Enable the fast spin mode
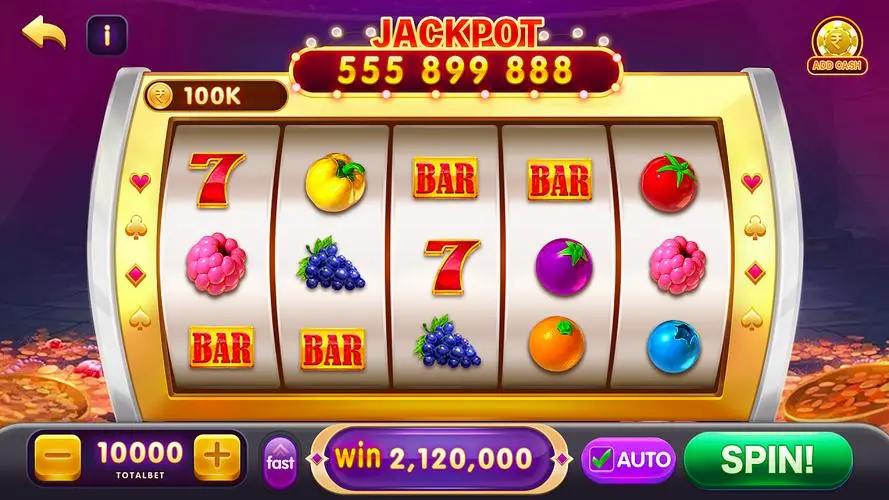The image size is (889, 500). 280,460
